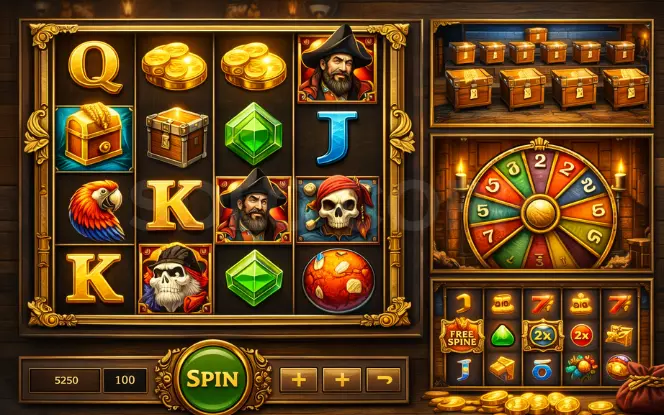The width and height of the screenshot is (664, 415).
Task: Choose the gold-framed blue 2x multiplier
Action: tap(543, 334)
